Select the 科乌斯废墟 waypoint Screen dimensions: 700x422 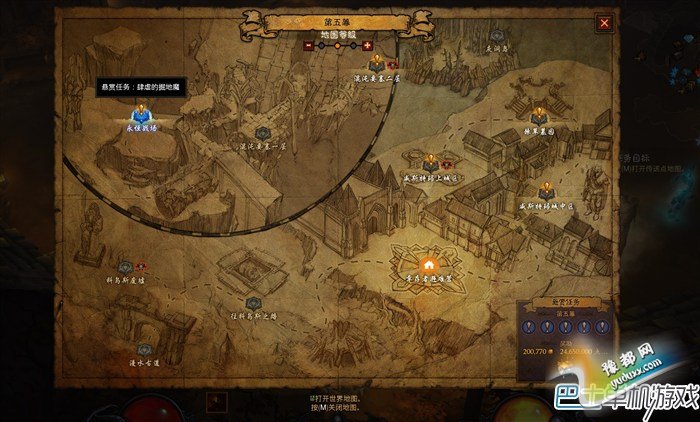click(125, 267)
